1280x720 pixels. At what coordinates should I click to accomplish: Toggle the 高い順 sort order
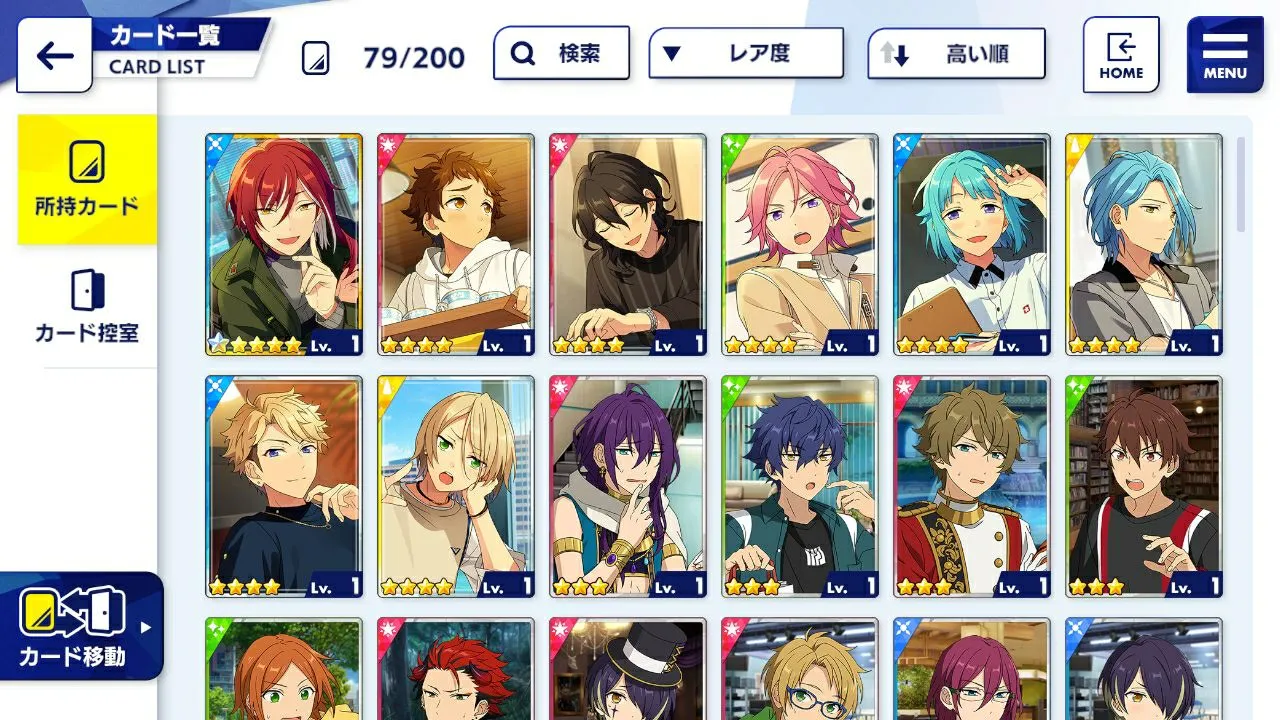pyautogui.click(x=956, y=54)
